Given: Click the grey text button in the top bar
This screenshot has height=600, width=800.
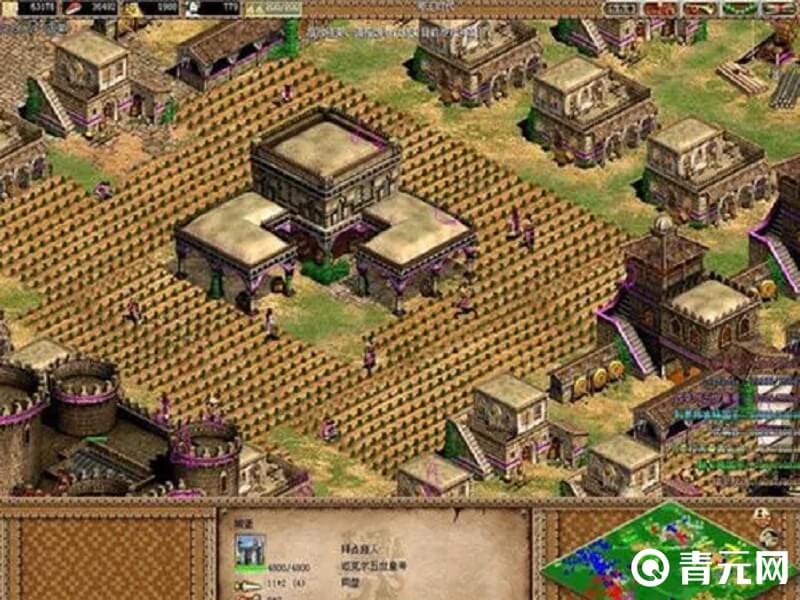Looking at the screenshot, I should click(x=622, y=8).
